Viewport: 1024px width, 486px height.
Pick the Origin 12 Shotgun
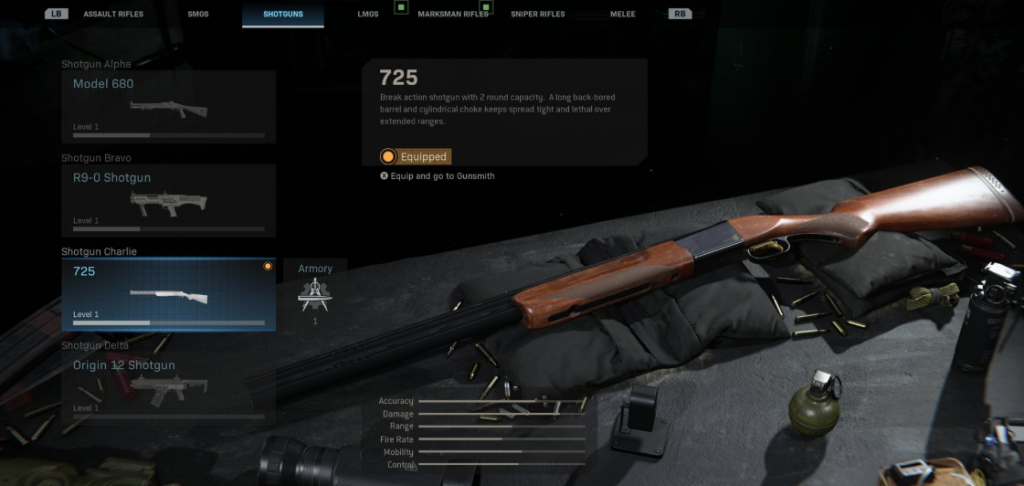click(x=168, y=386)
